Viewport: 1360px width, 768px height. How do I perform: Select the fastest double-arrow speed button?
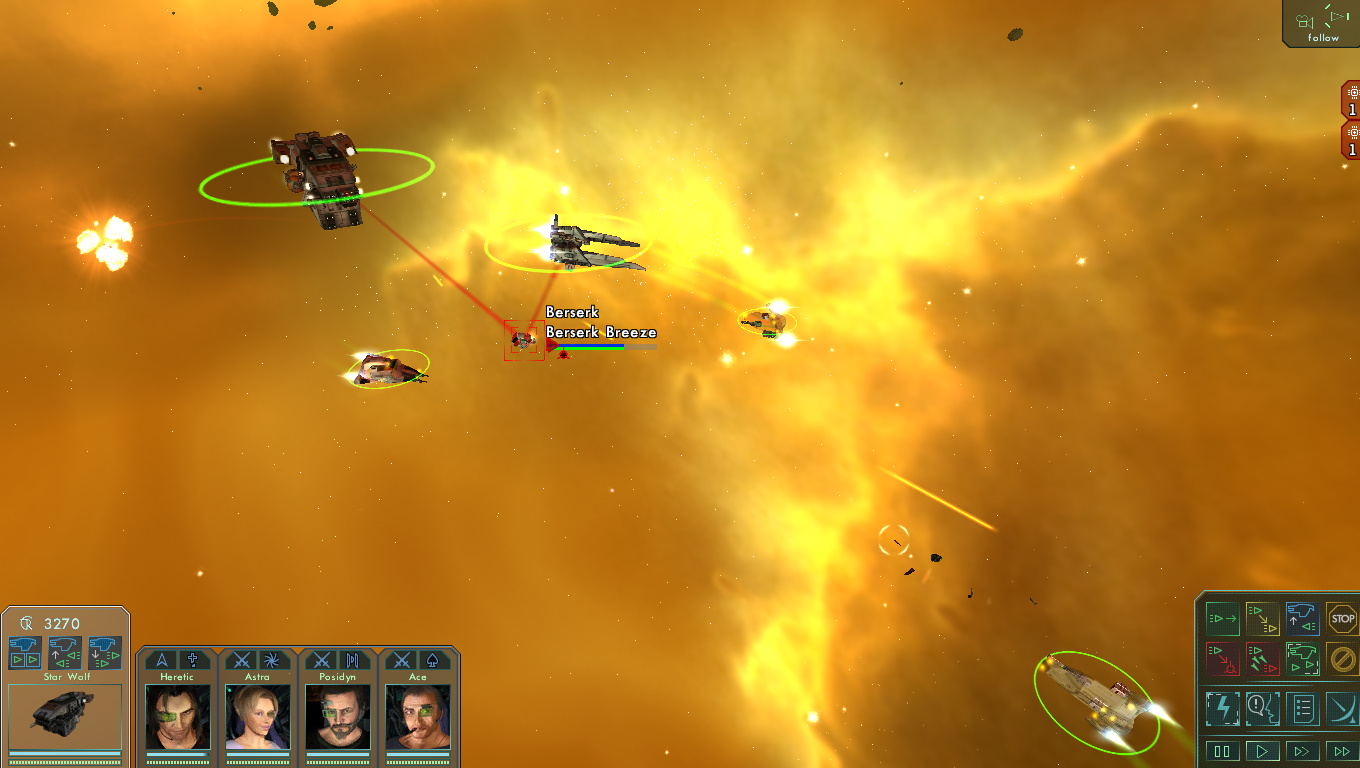(x=1341, y=750)
